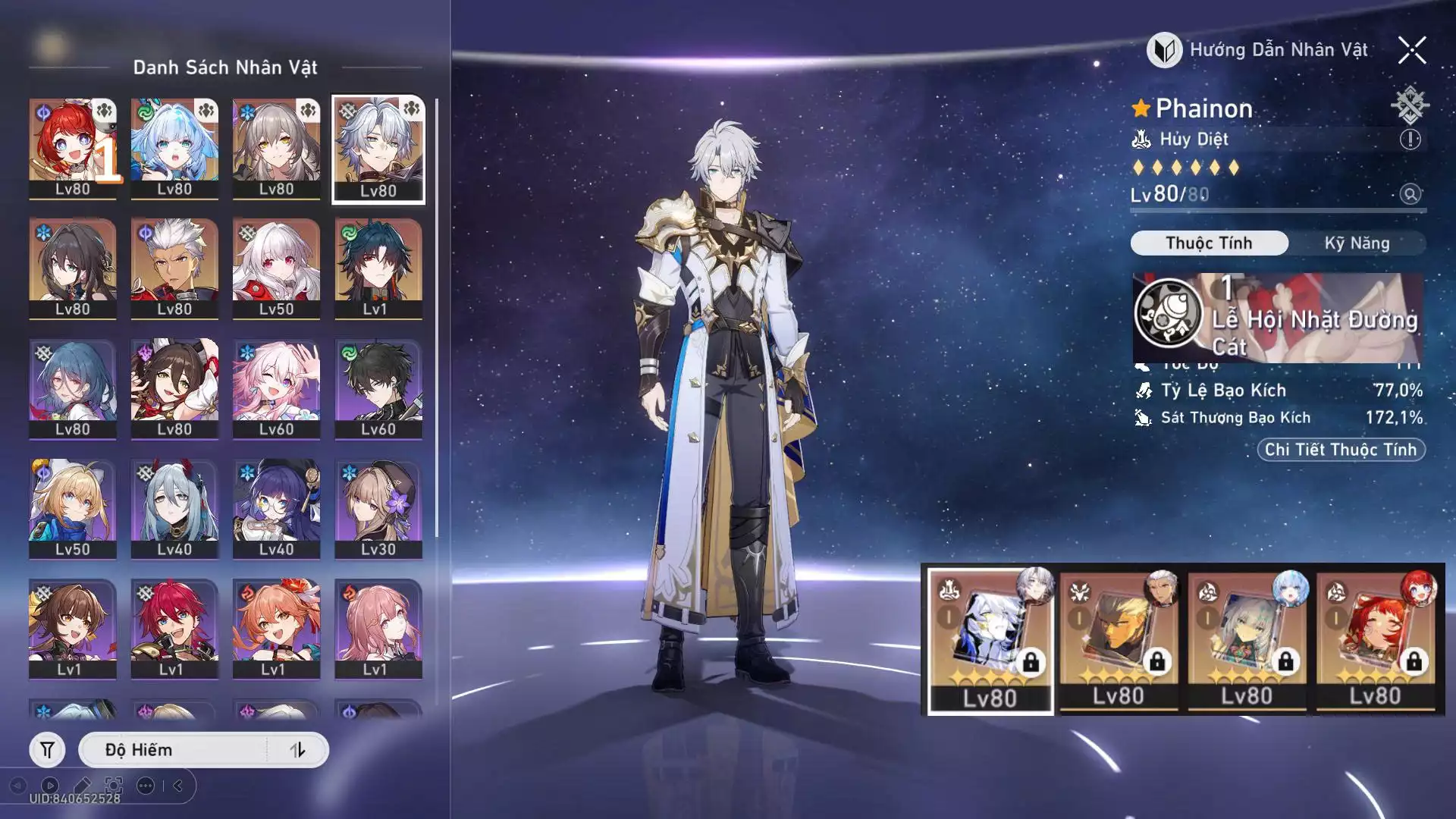Select the tan white-haired man's light cone card
The width and height of the screenshot is (1456, 819).
point(1119,641)
